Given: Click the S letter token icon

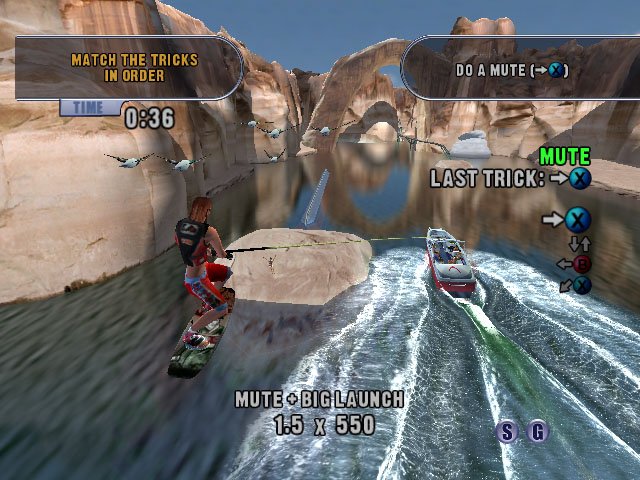Looking at the screenshot, I should pyautogui.click(x=508, y=432).
